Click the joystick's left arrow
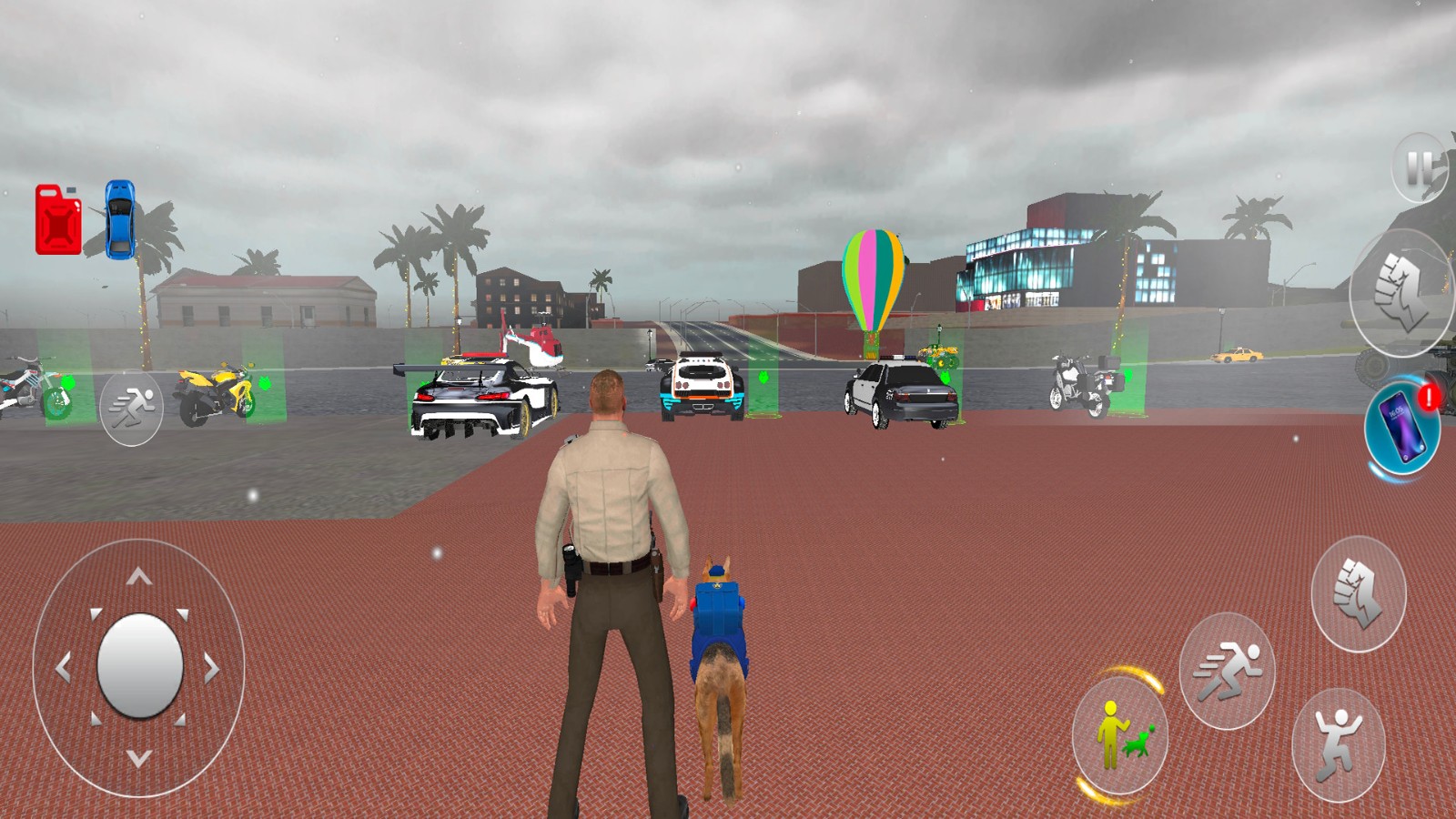This screenshot has width=1456, height=819. [63, 669]
